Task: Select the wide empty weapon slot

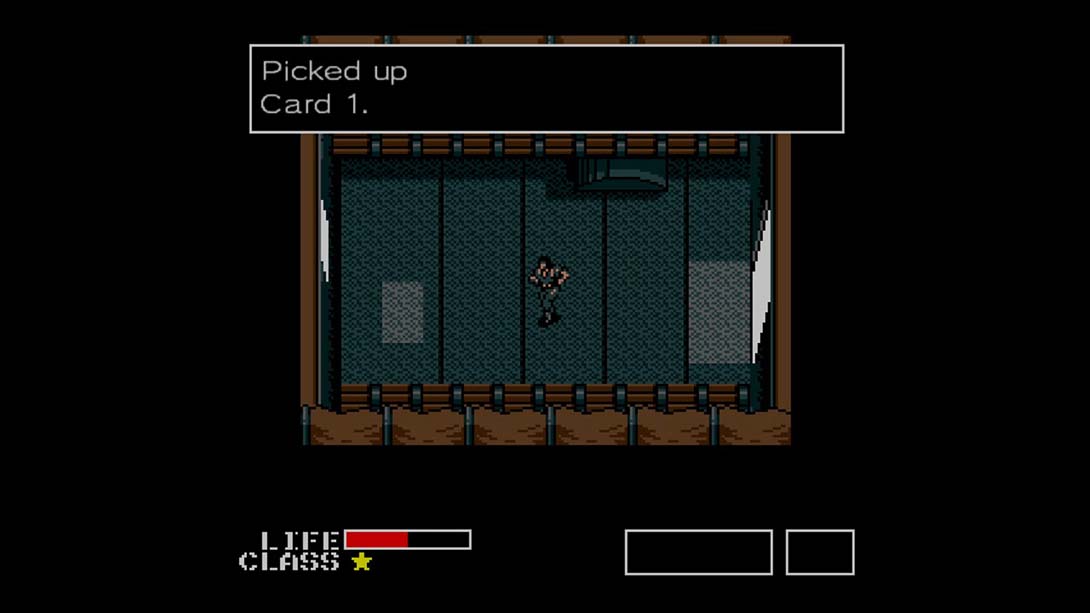Action: [698, 553]
